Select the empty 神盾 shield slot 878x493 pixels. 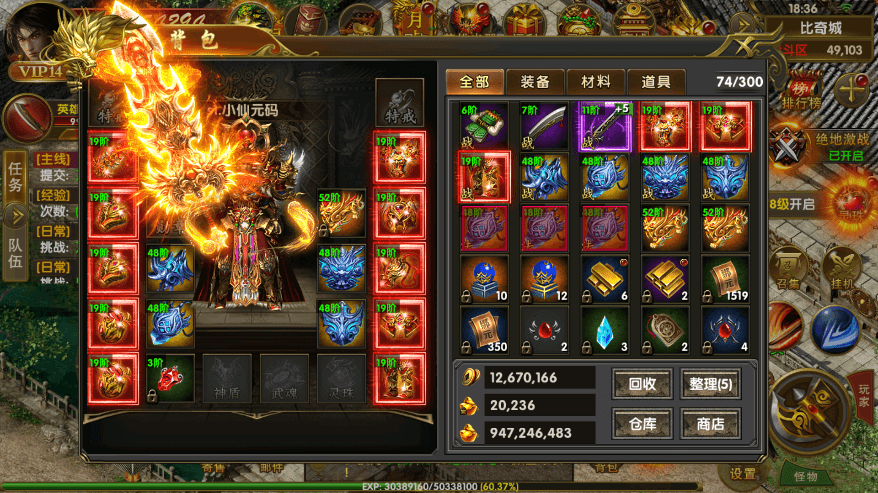[227, 377]
